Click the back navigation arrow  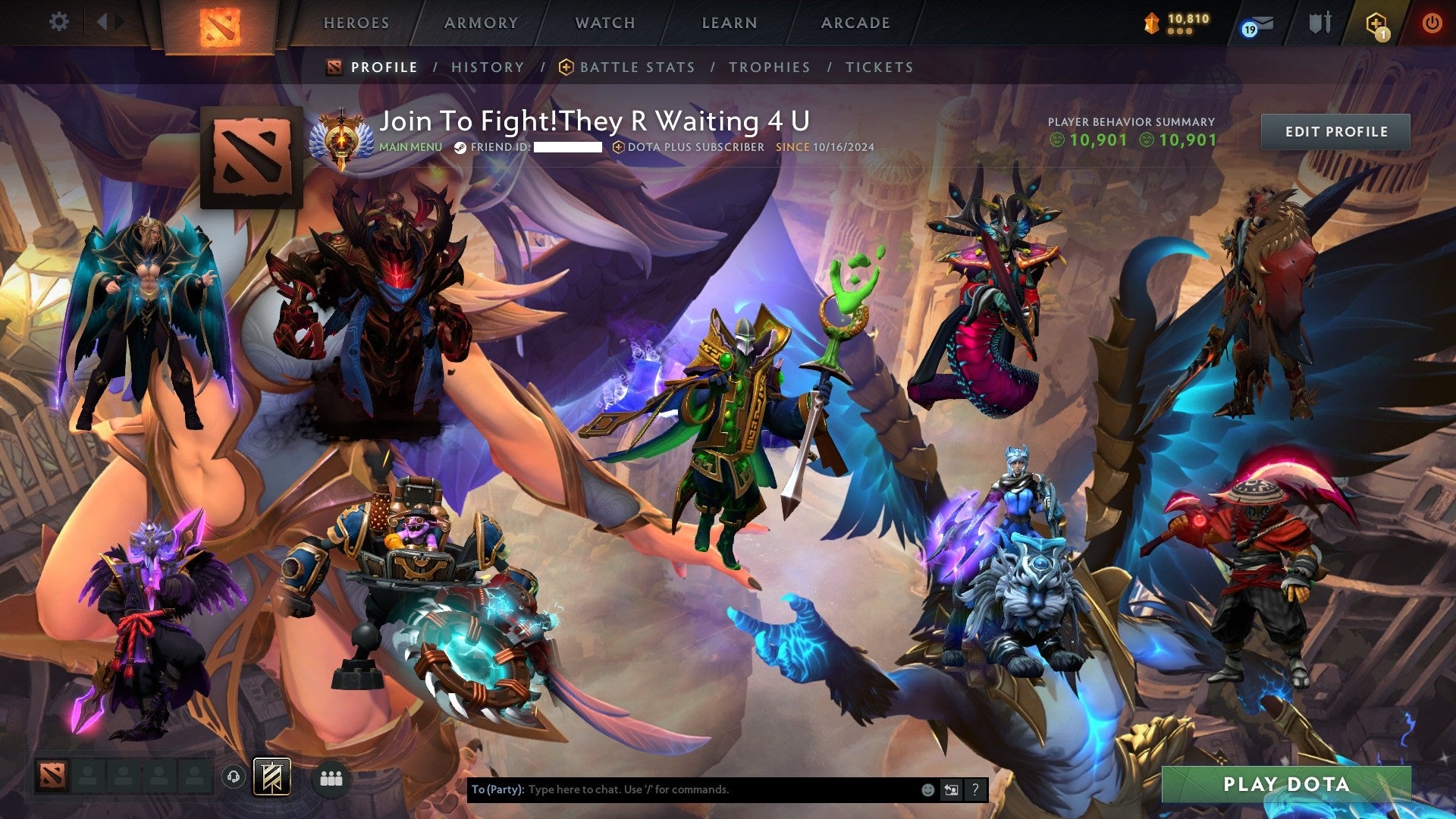[102, 21]
